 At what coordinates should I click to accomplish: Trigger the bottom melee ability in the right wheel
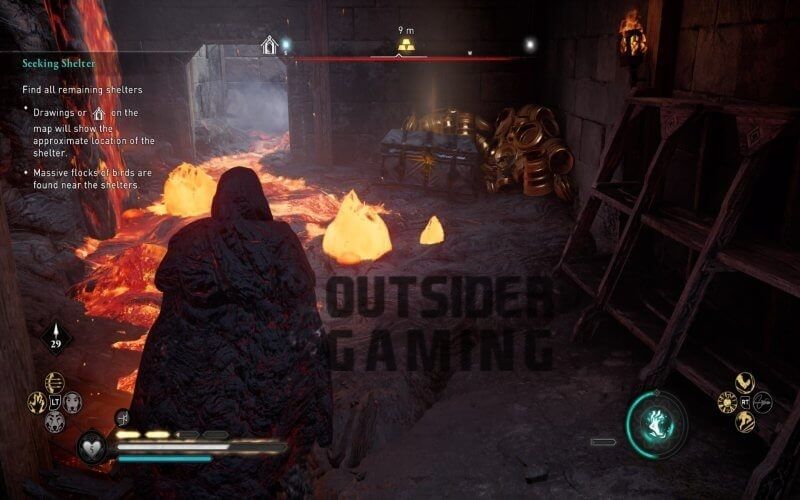click(743, 422)
